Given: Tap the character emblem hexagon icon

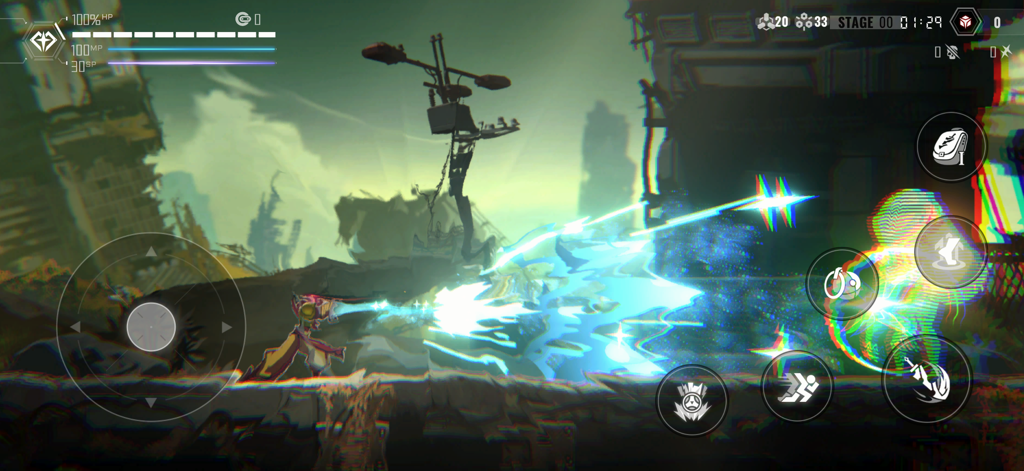Looking at the screenshot, I should pyautogui.click(x=43, y=41).
